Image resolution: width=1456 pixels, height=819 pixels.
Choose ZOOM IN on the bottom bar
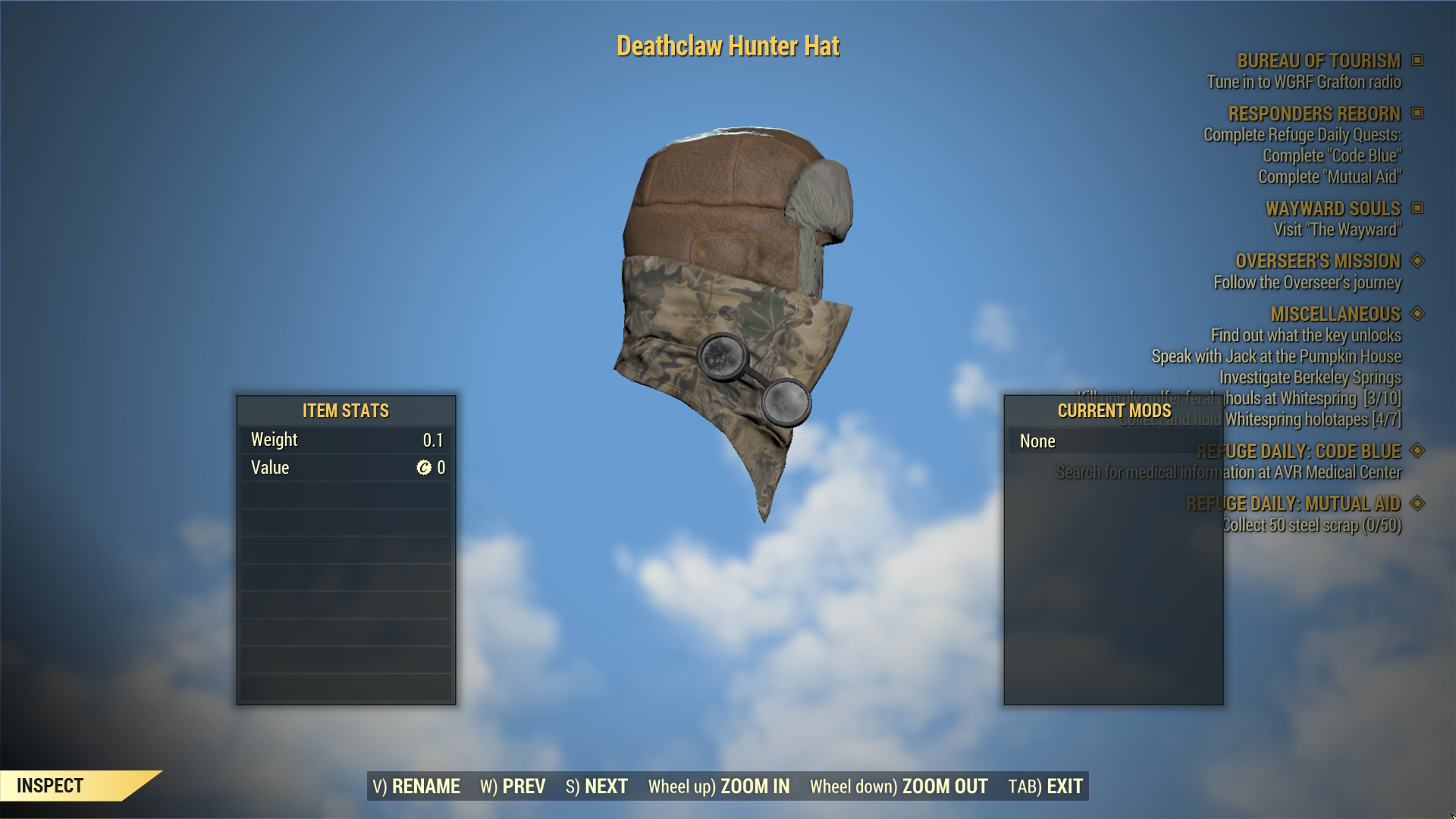coord(718,786)
